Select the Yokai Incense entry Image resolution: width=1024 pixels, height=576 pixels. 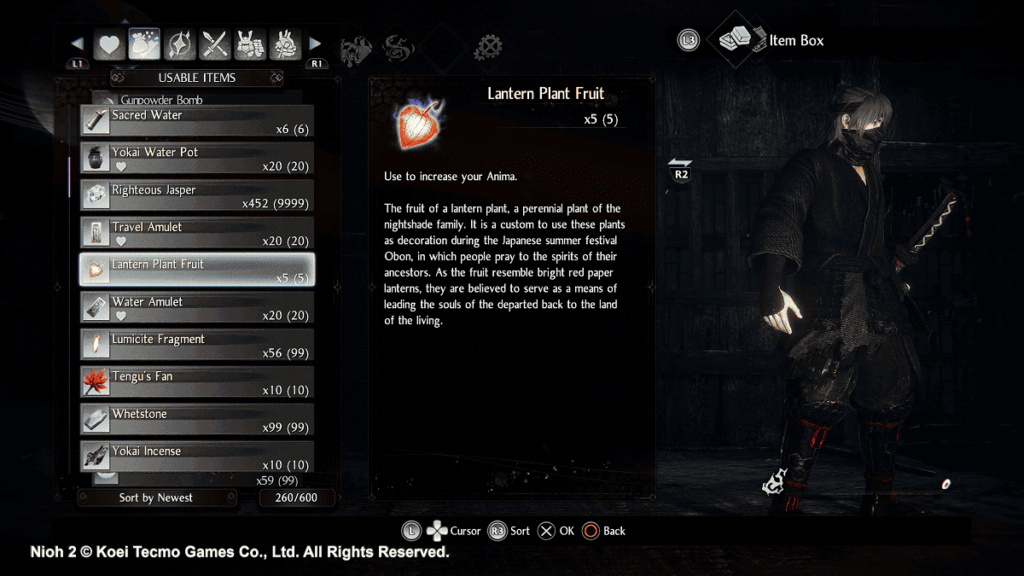197,457
